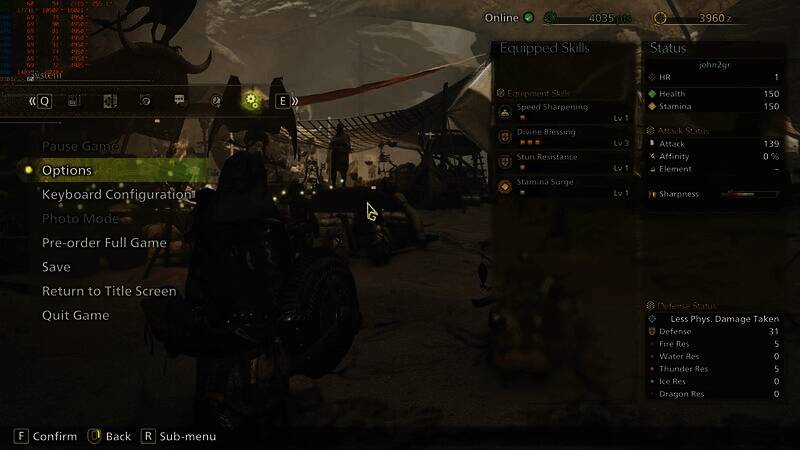Select the Stun Resistance skill row
The image size is (800, 450).
pos(564,162)
